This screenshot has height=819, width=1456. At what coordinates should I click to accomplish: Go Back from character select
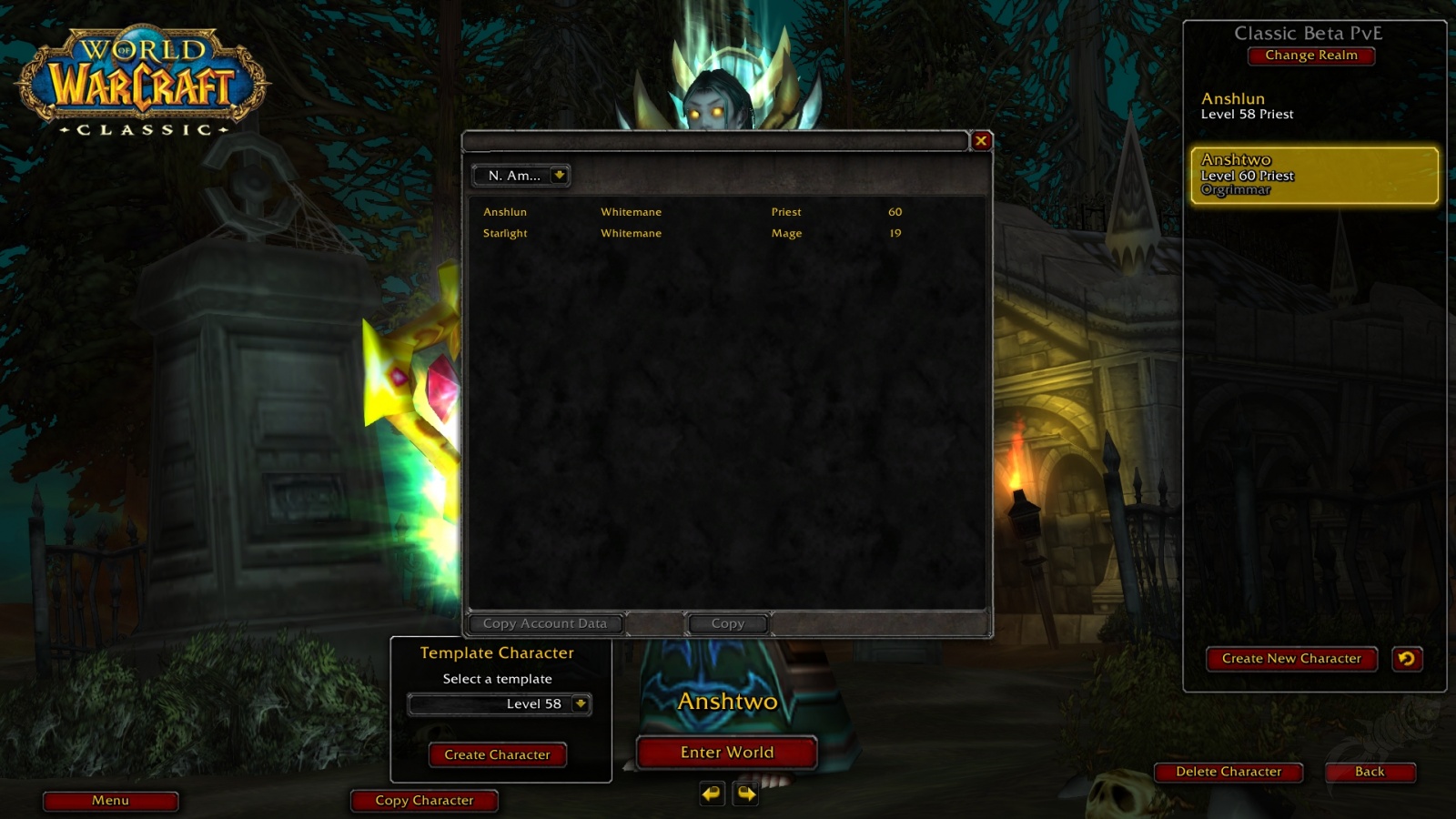coord(1369,772)
